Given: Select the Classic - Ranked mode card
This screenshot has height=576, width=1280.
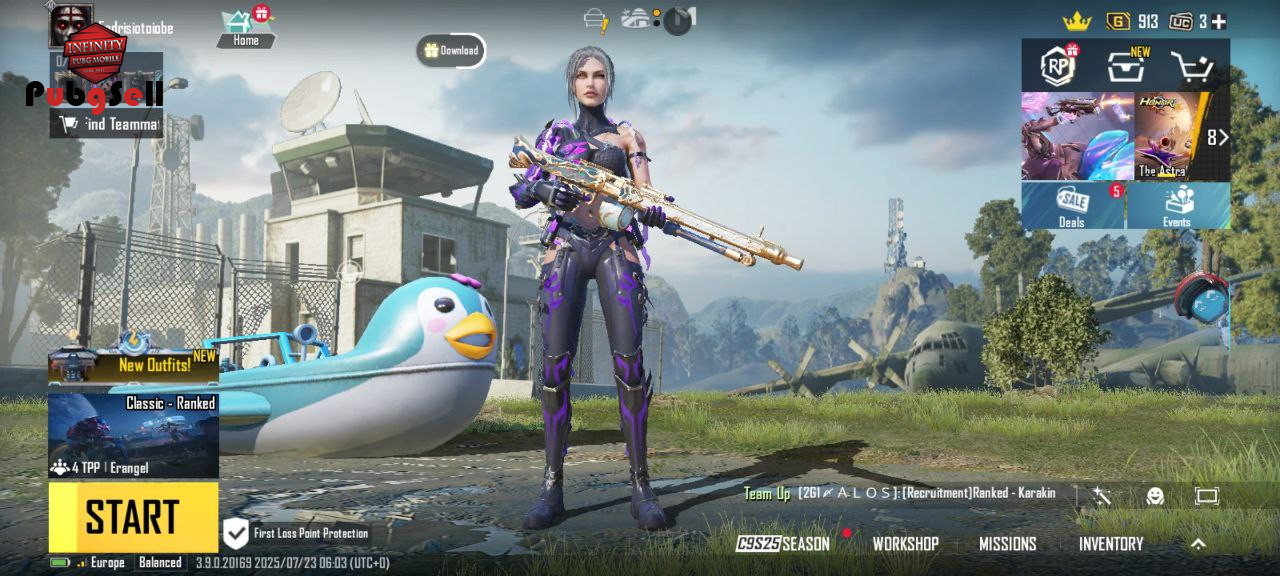Looking at the screenshot, I should coord(133,435).
